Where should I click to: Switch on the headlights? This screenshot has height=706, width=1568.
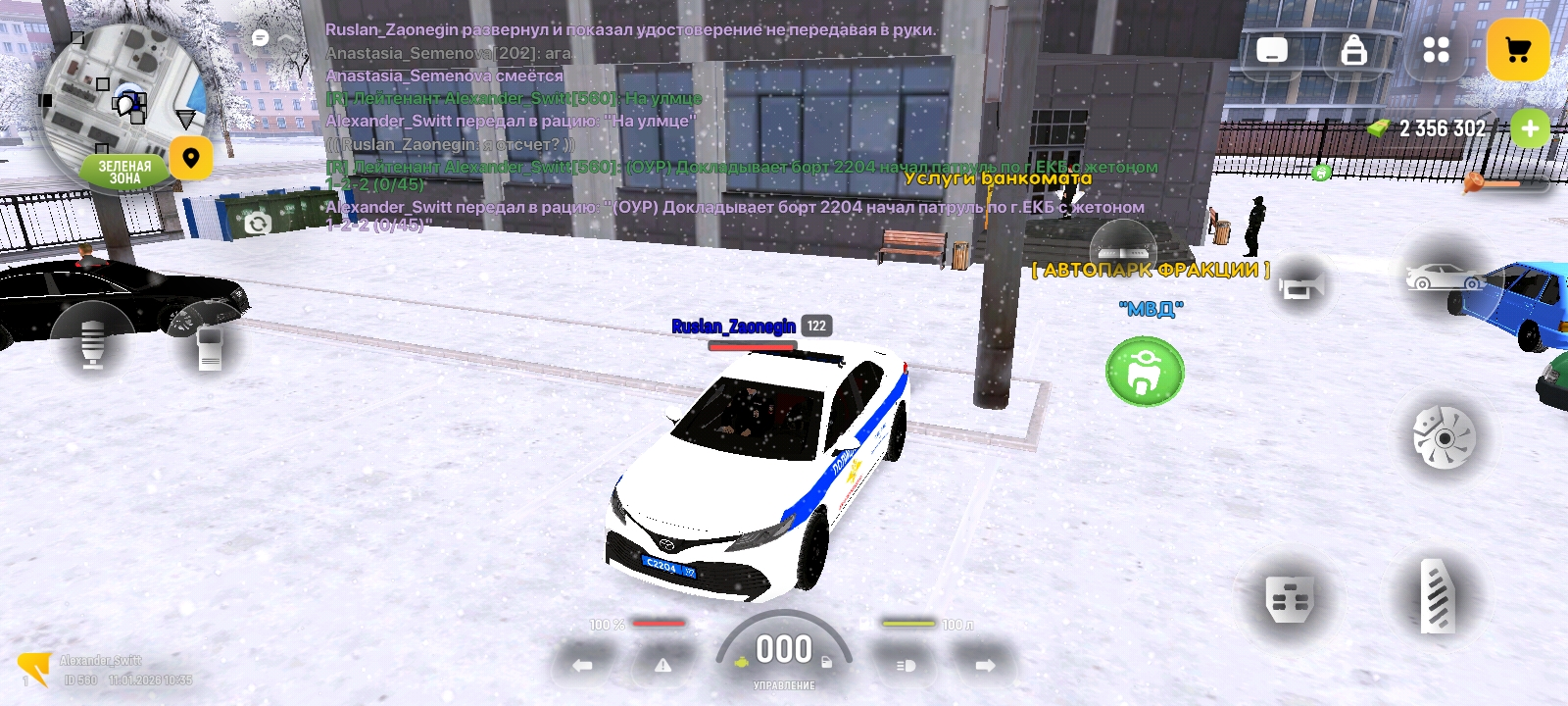(x=906, y=665)
